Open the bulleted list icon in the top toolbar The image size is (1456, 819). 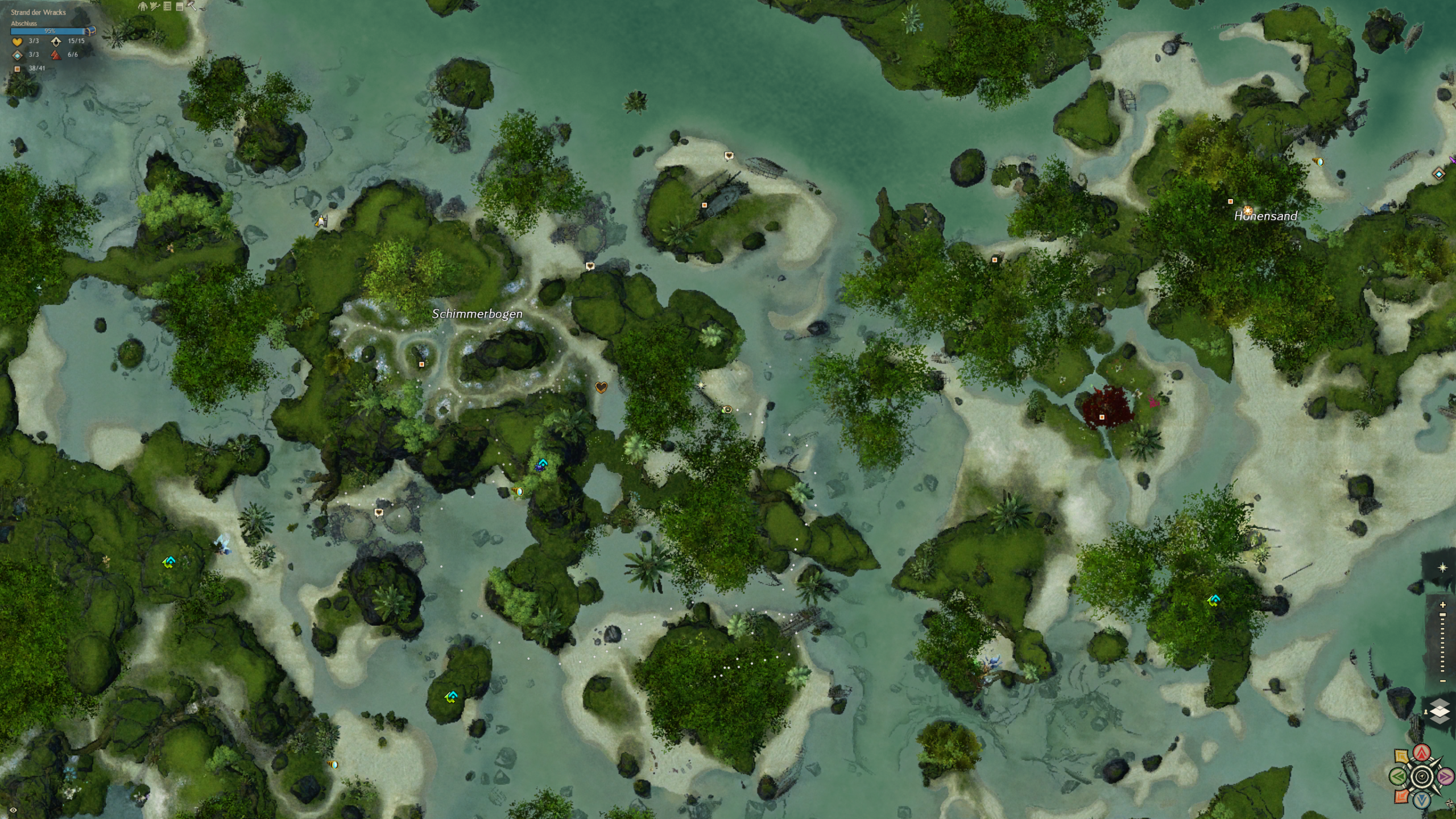click(167, 6)
